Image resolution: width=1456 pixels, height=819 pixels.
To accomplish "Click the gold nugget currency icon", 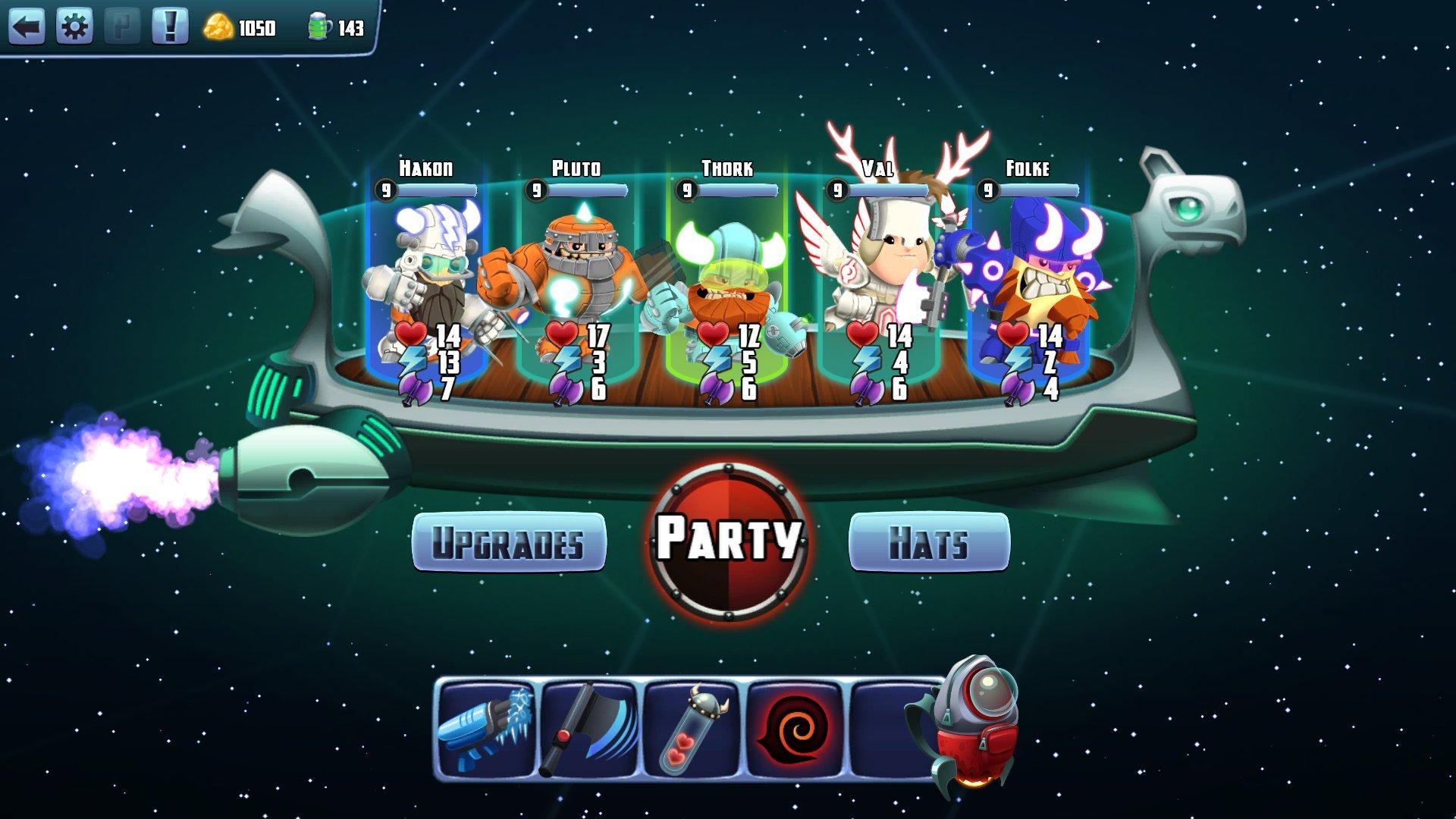I will pyautogui.click(x=219, y=24).
